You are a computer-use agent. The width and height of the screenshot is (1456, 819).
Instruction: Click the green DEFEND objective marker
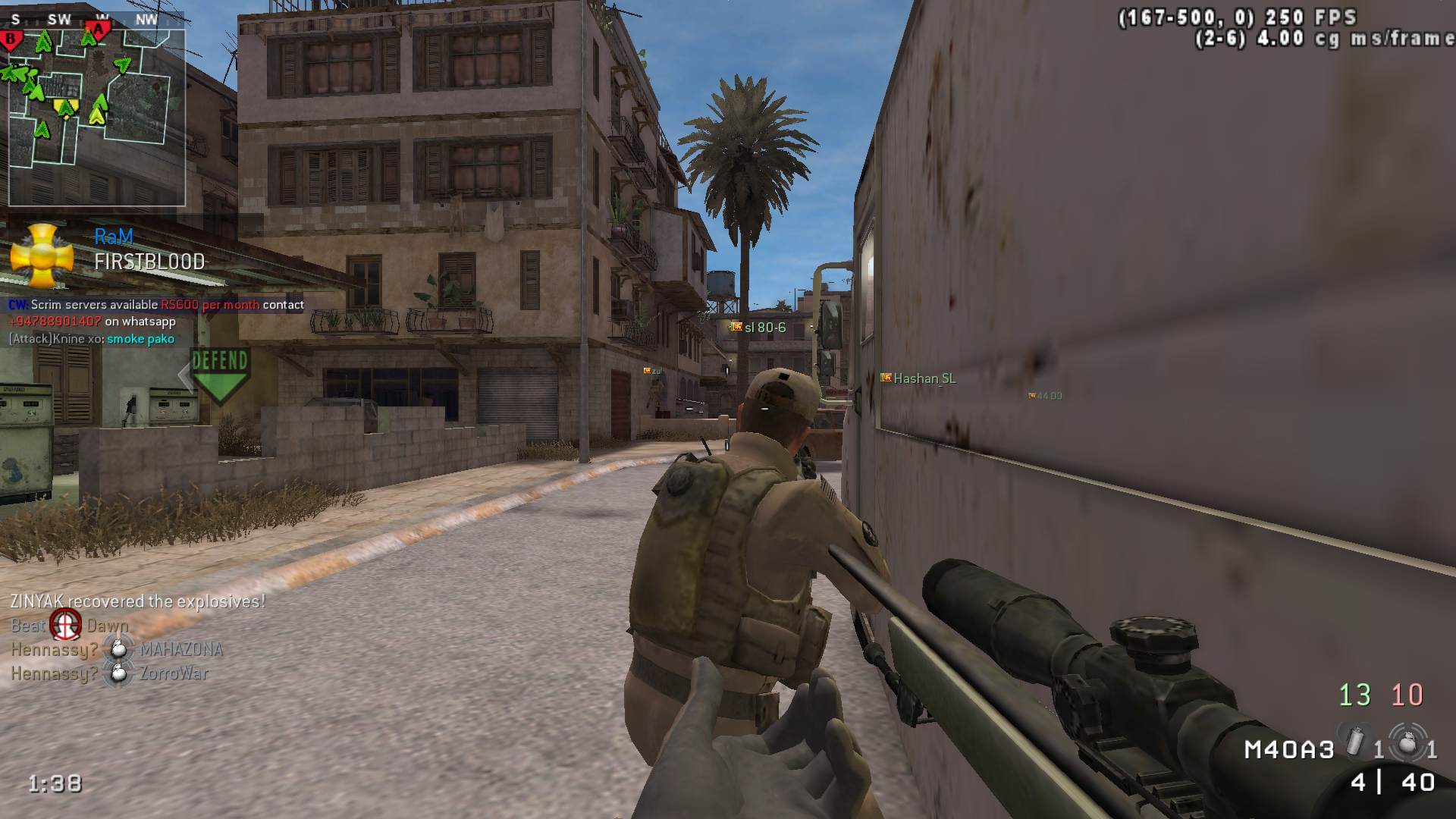[x=219, y=374]
